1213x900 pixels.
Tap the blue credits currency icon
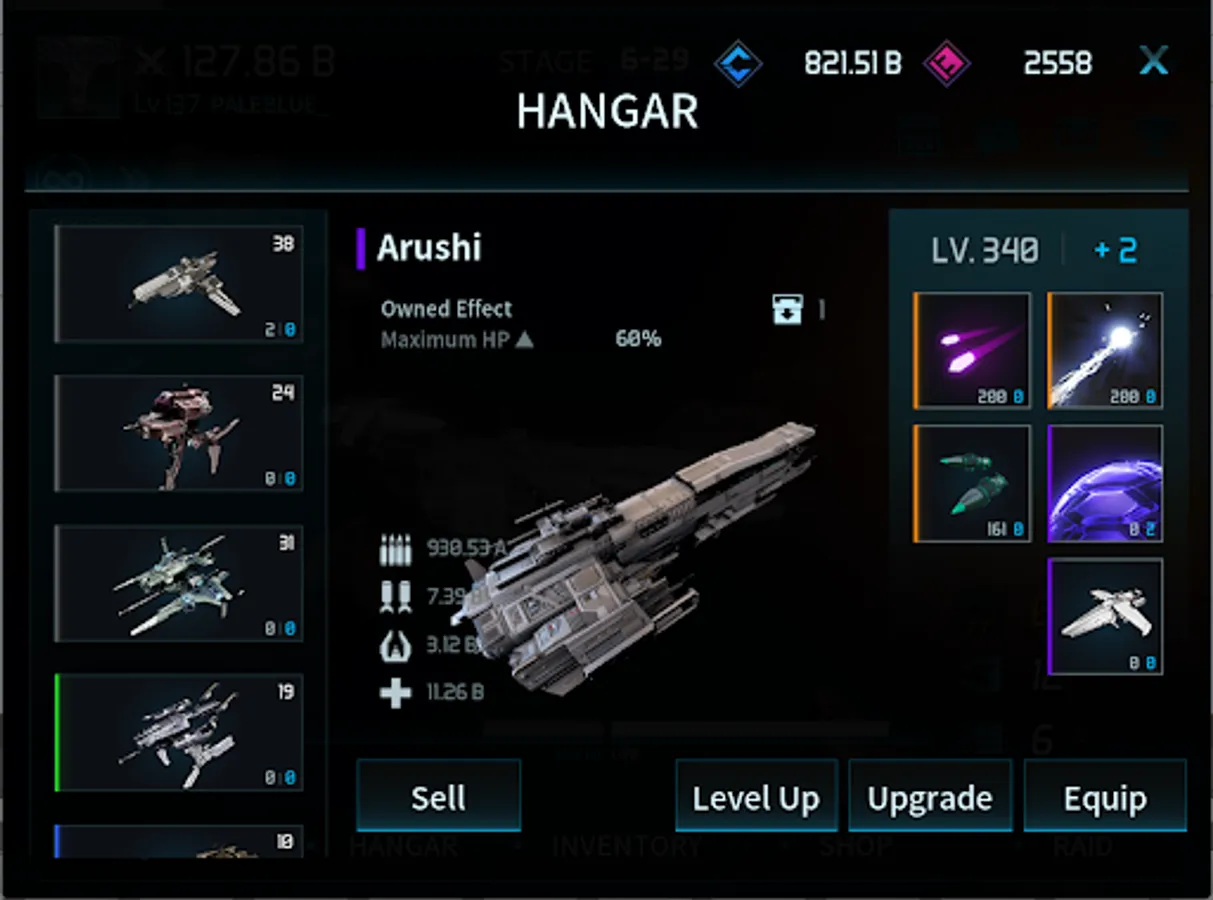[738, 64]
